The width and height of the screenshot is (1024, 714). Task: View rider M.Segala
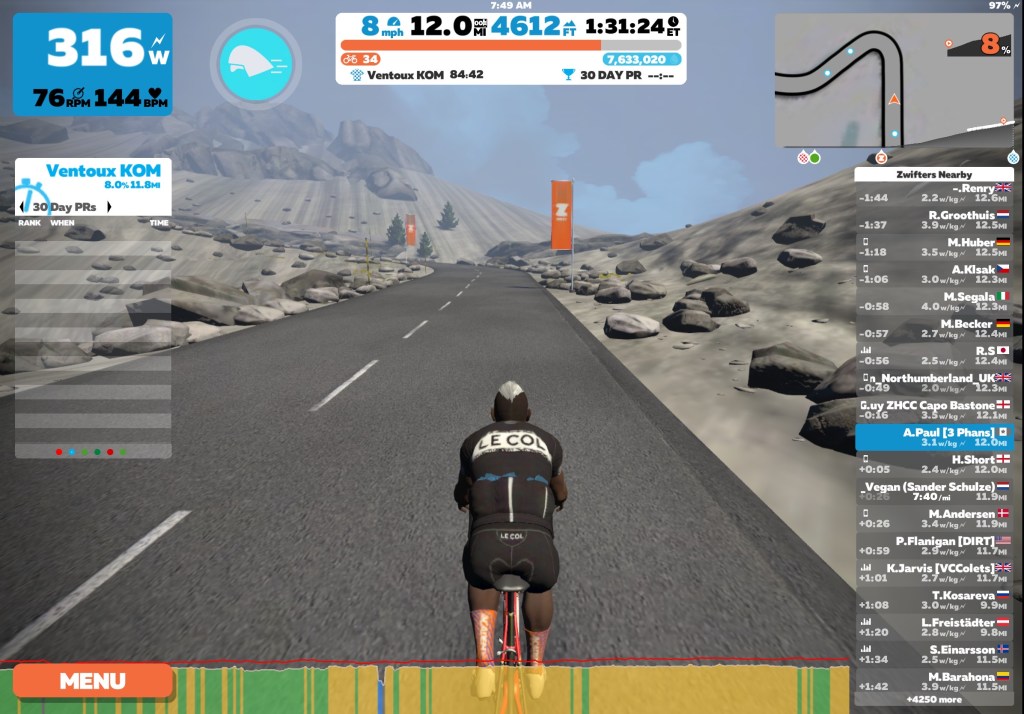point(934,301)
